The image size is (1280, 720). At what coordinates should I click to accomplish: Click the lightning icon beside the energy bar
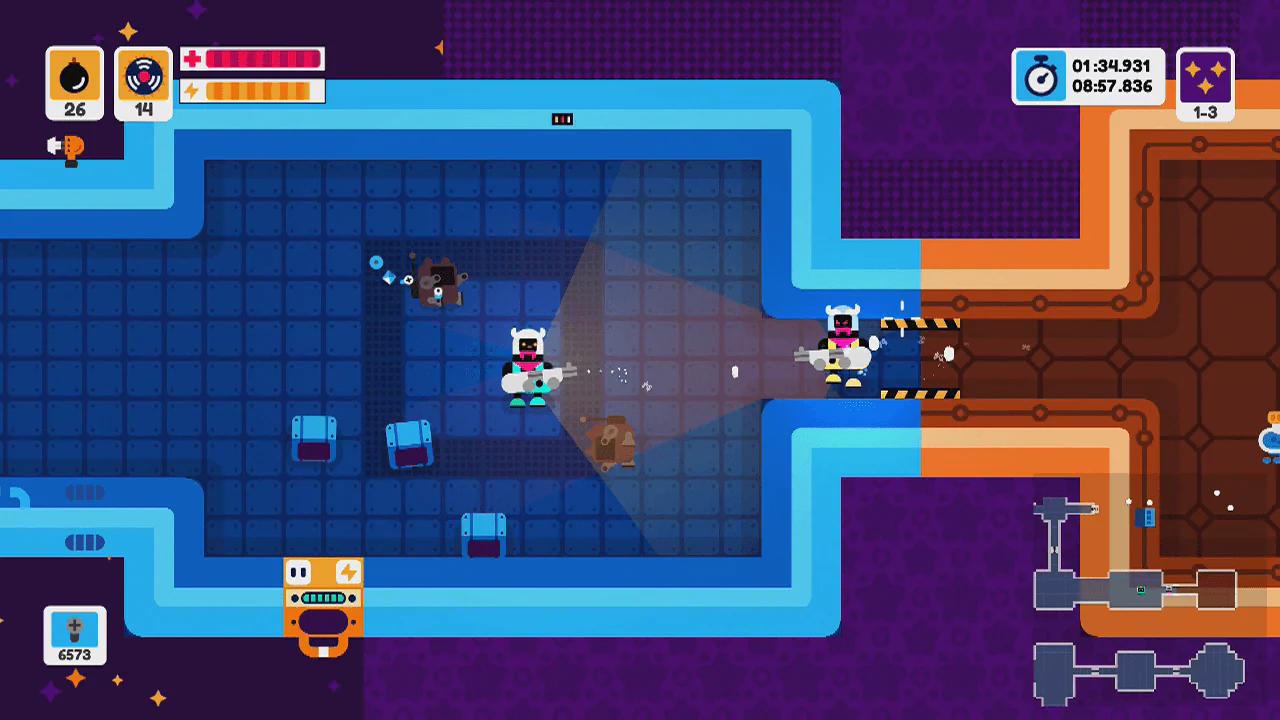(x=192, y=91)
